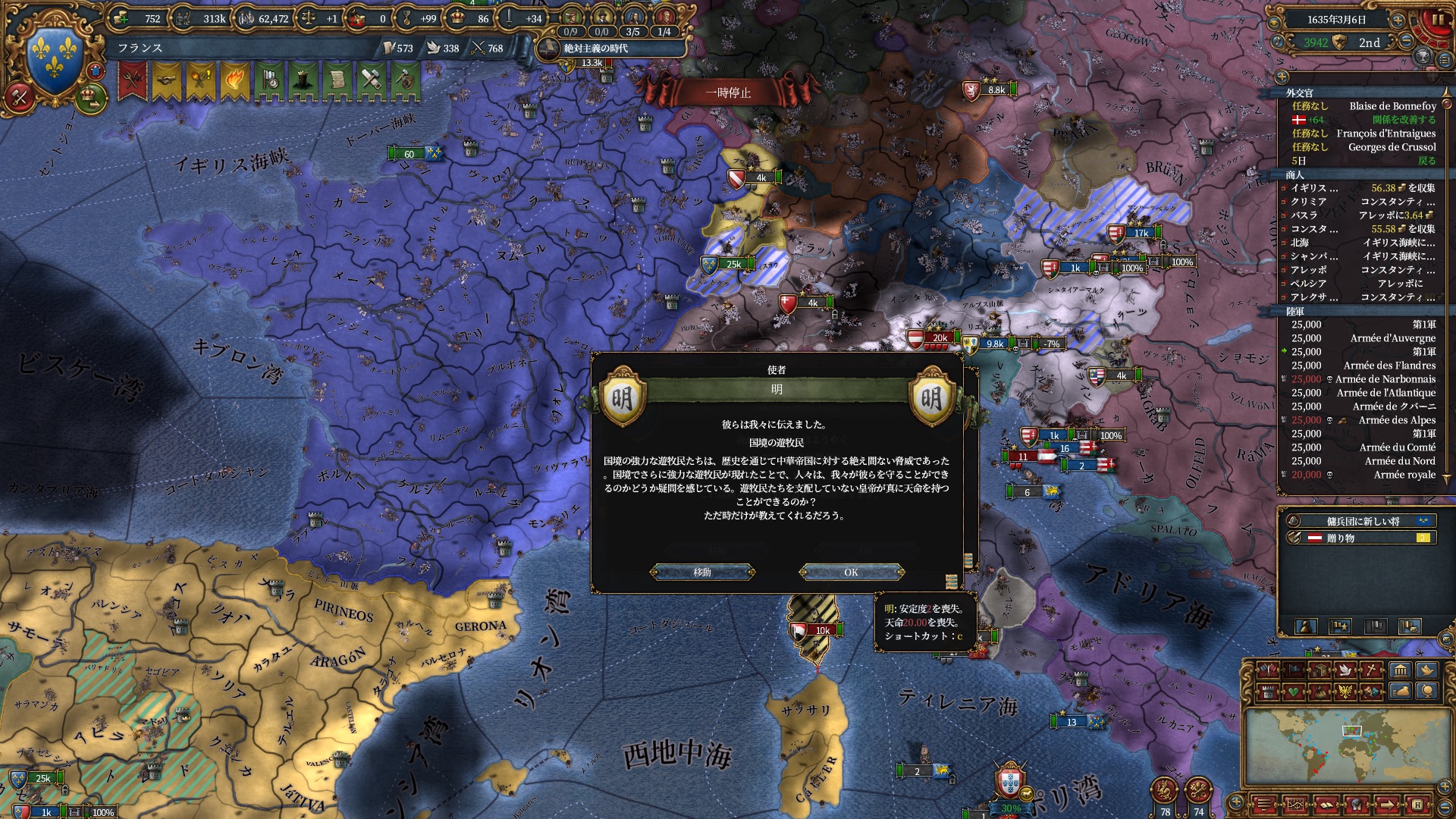Decrease game speed with the minus button
The width and height of the screenshot is (1456, 819).
tap(1407, 42)
